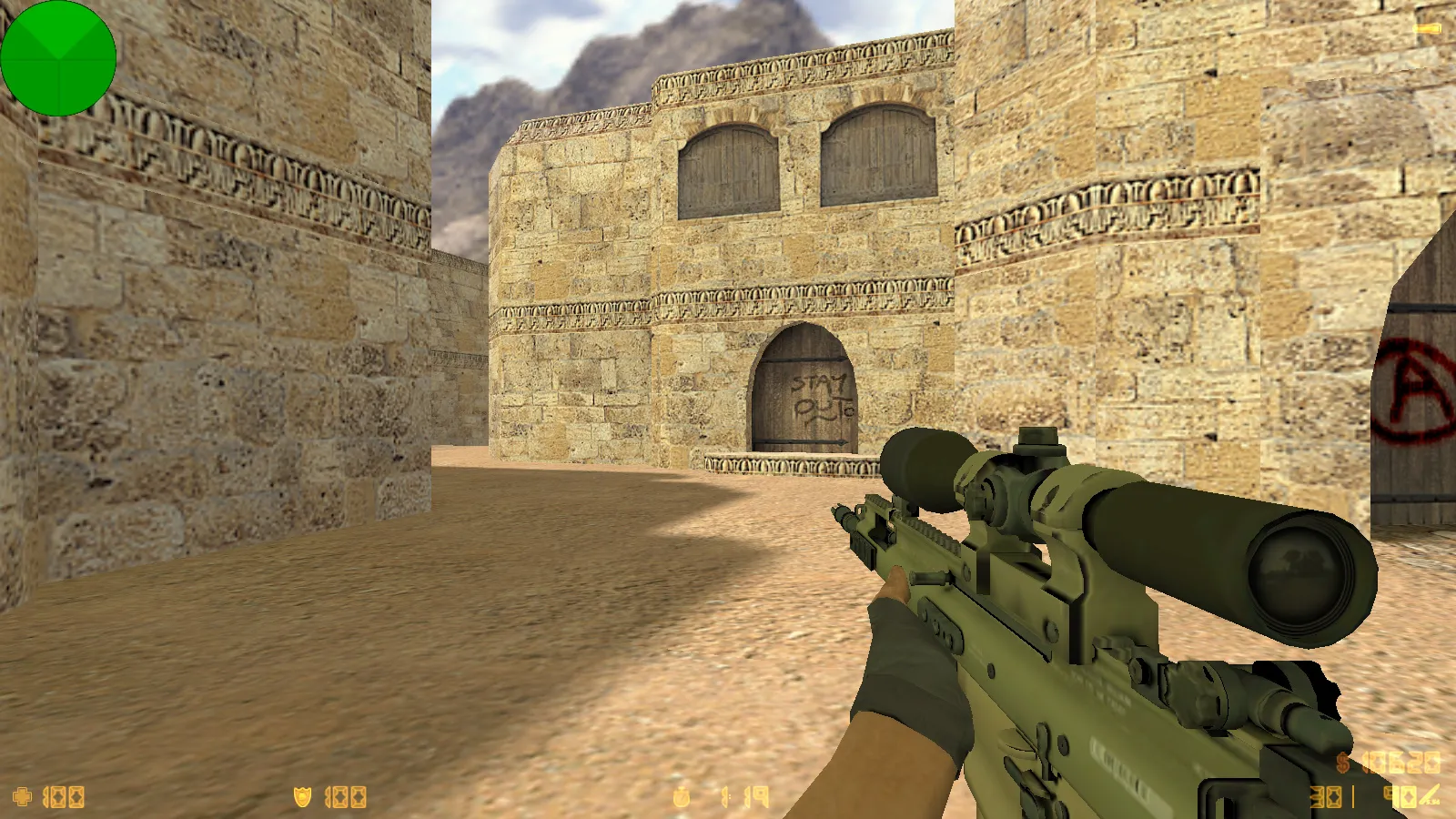The height and width of the screenshot is (819, 1456).
Task: Click the health cross icon
Action: [x=23, y=797]
